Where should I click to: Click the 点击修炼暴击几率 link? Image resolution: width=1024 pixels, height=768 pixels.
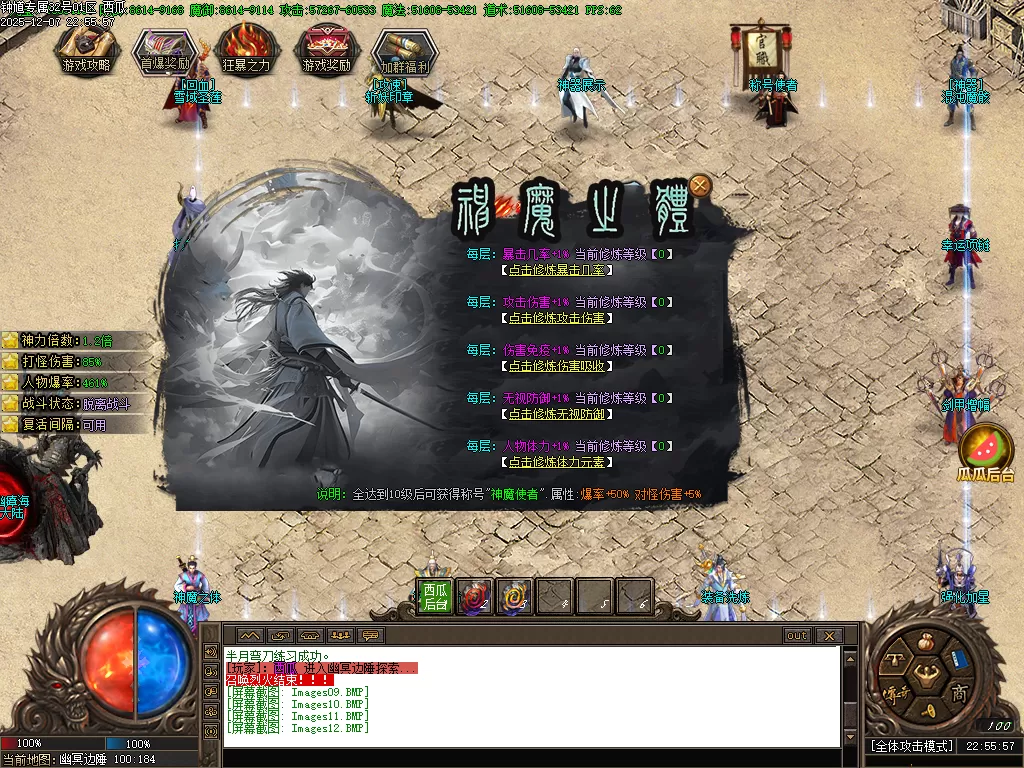(557, 270)
